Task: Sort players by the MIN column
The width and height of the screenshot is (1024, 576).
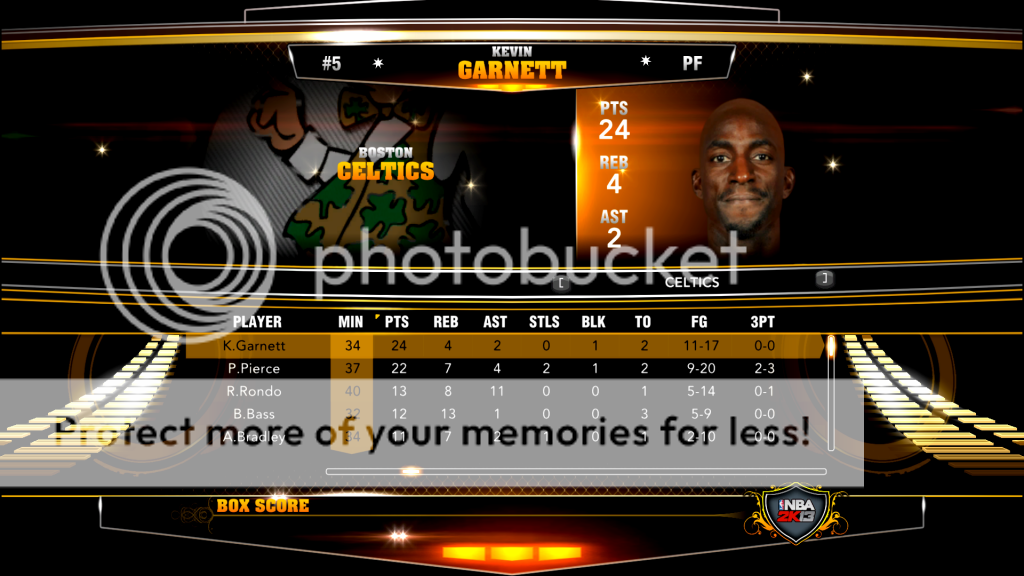Action: pyautogui.click(x=351, y=322)
